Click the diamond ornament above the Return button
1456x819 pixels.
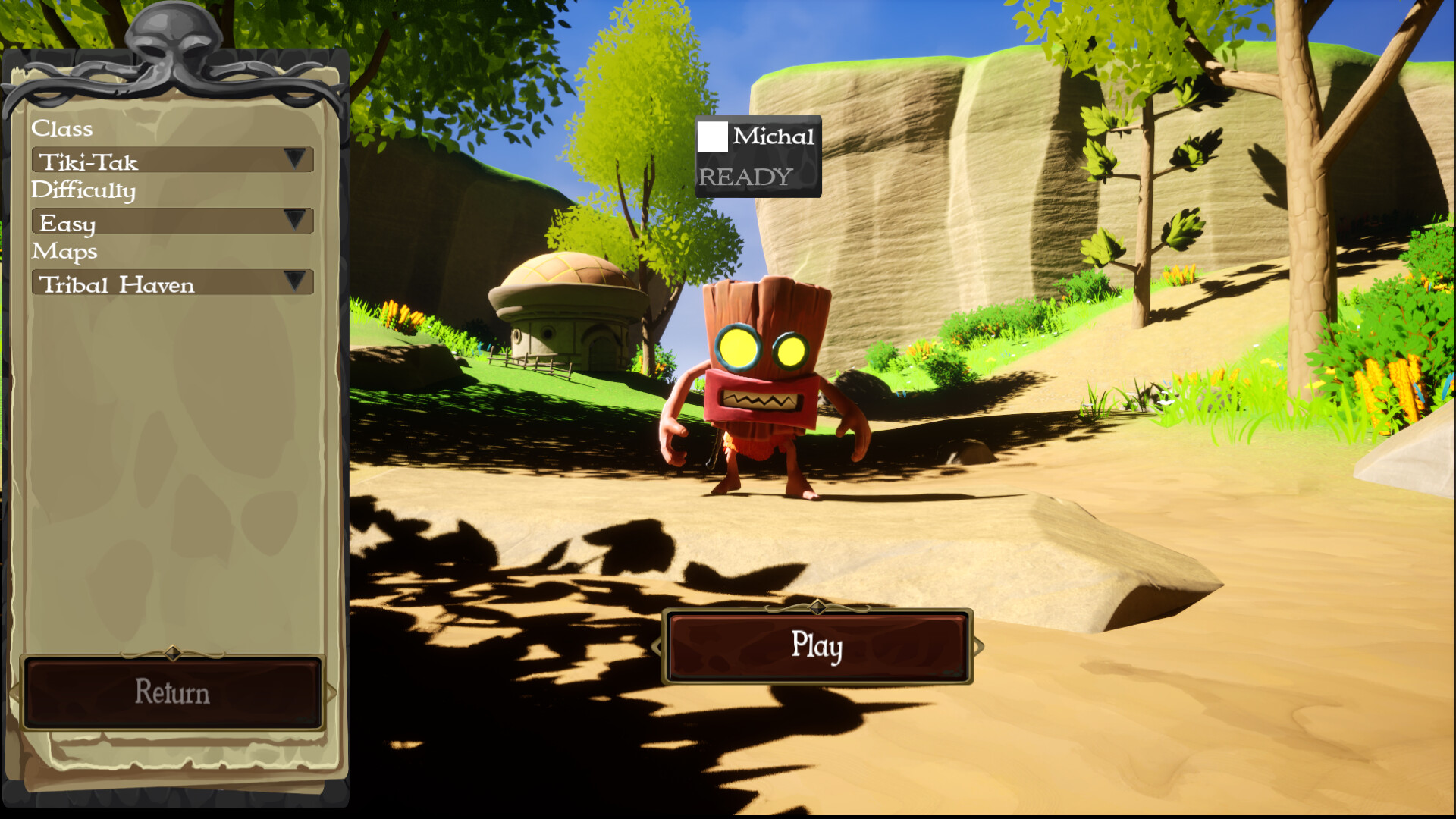point(171,654)
